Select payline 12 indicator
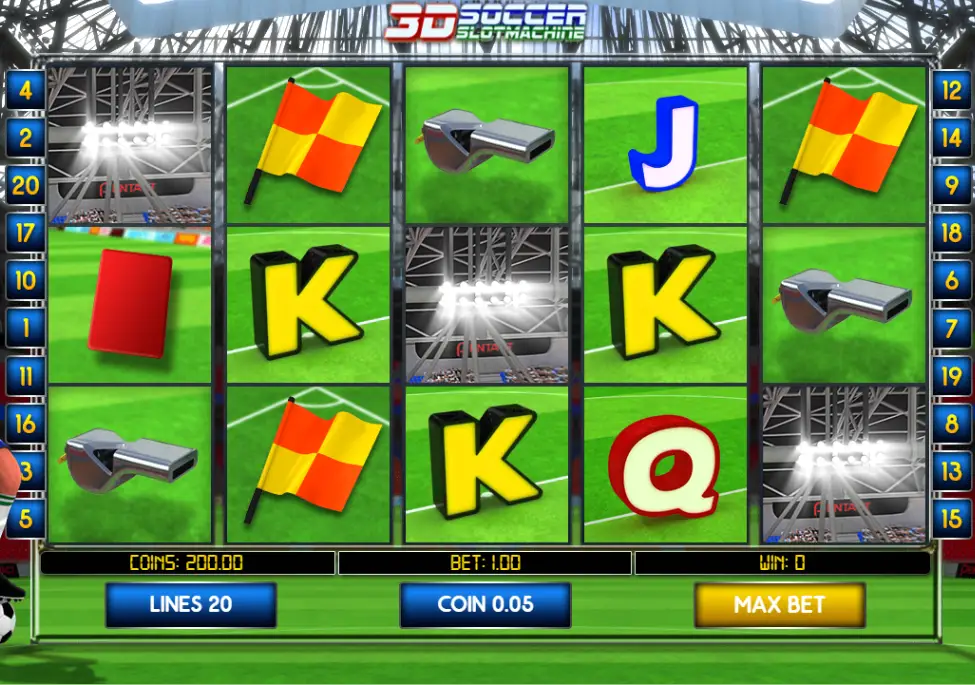Screen dimensions: 975x685 point(951,91)
